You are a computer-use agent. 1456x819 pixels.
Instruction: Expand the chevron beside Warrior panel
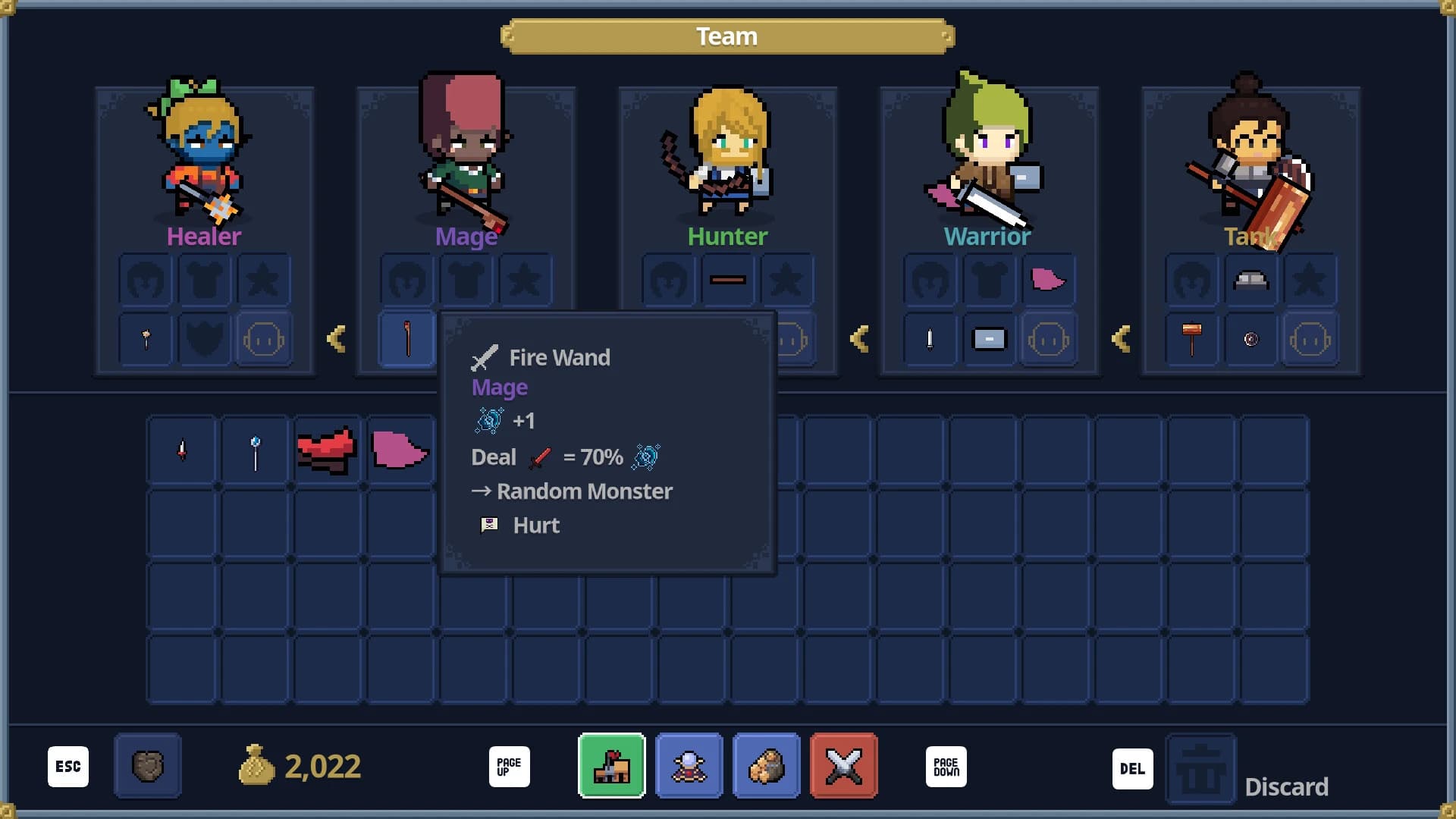point(858,339)
